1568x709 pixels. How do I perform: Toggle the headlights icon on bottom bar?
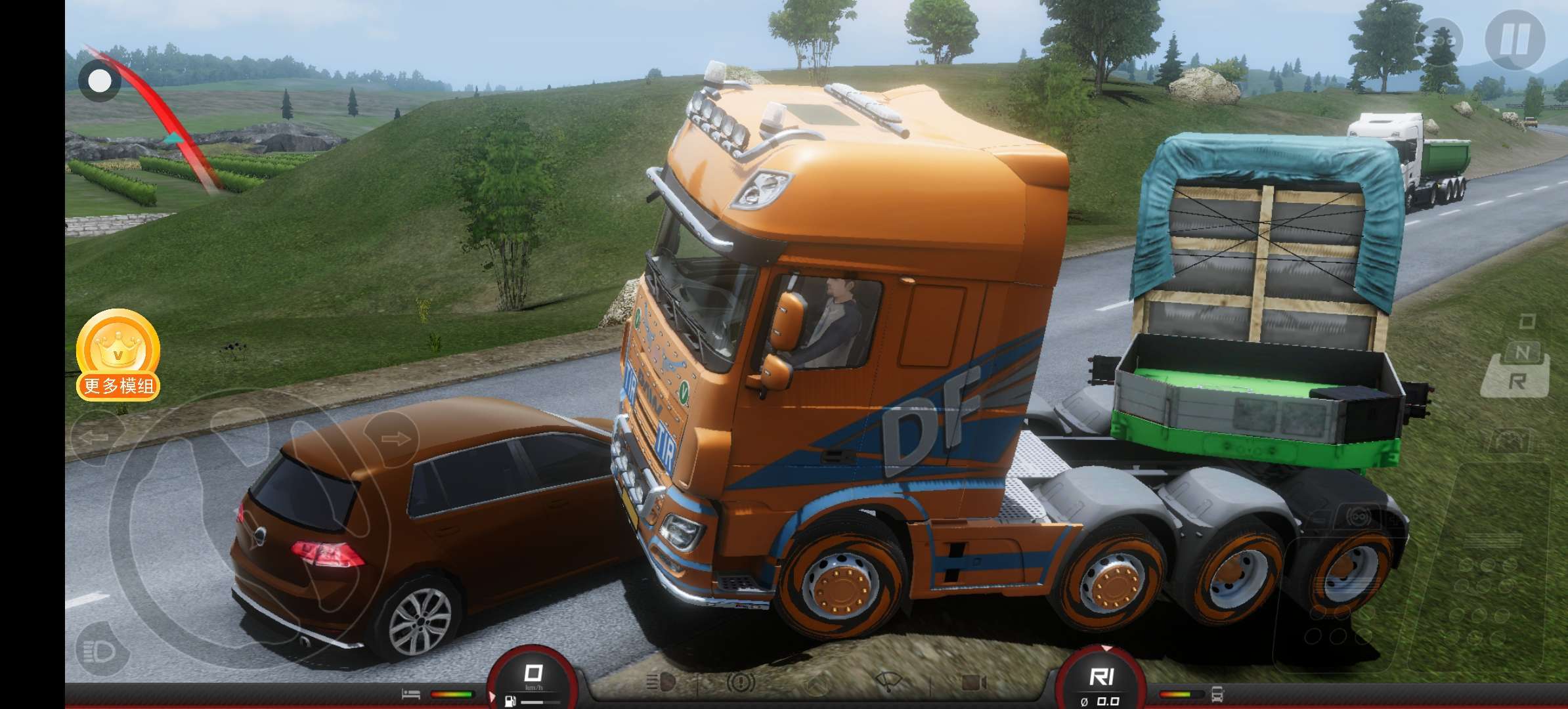[660, 683]
